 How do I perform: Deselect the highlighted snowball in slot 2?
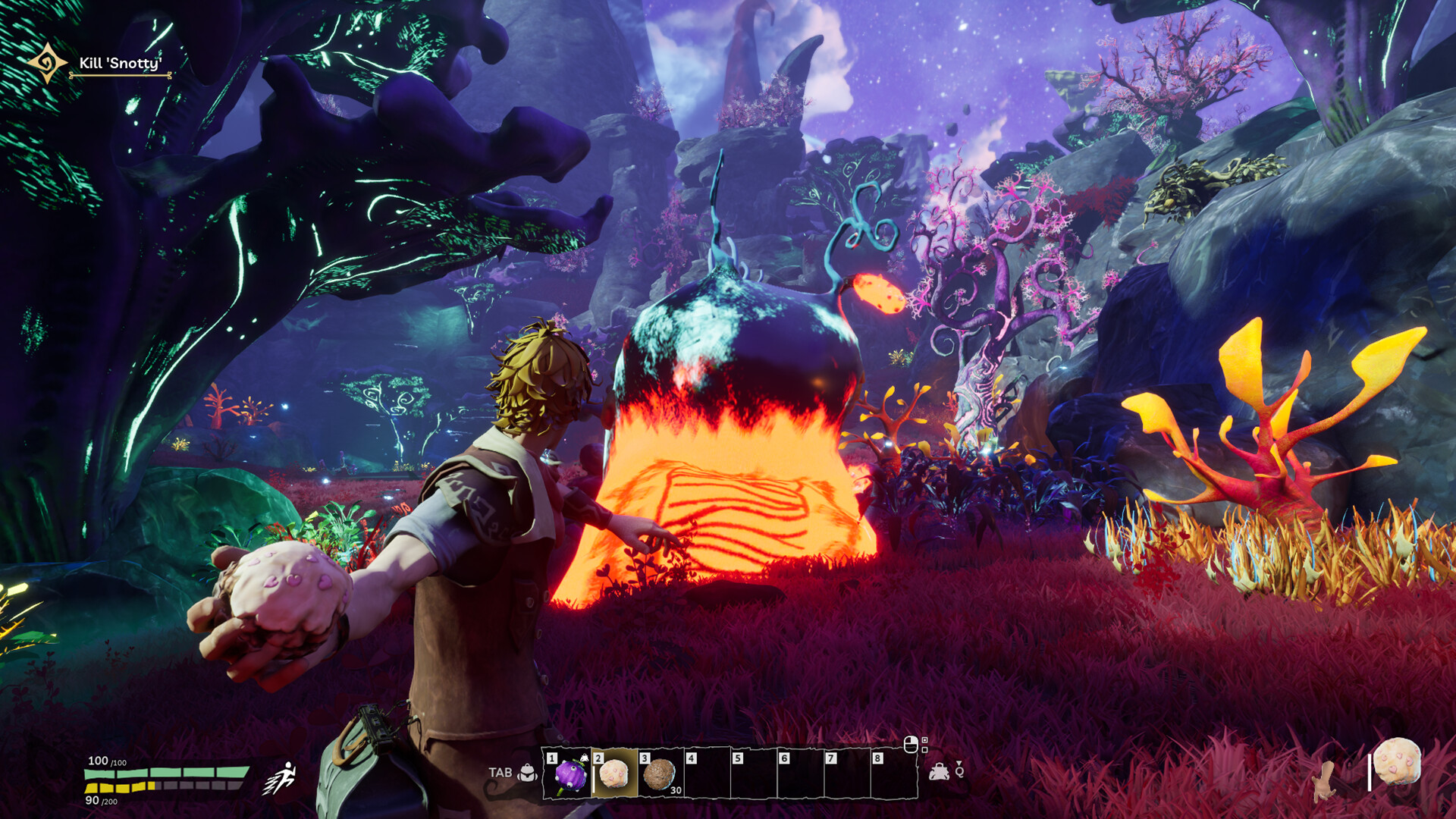(x=613, y=776)
